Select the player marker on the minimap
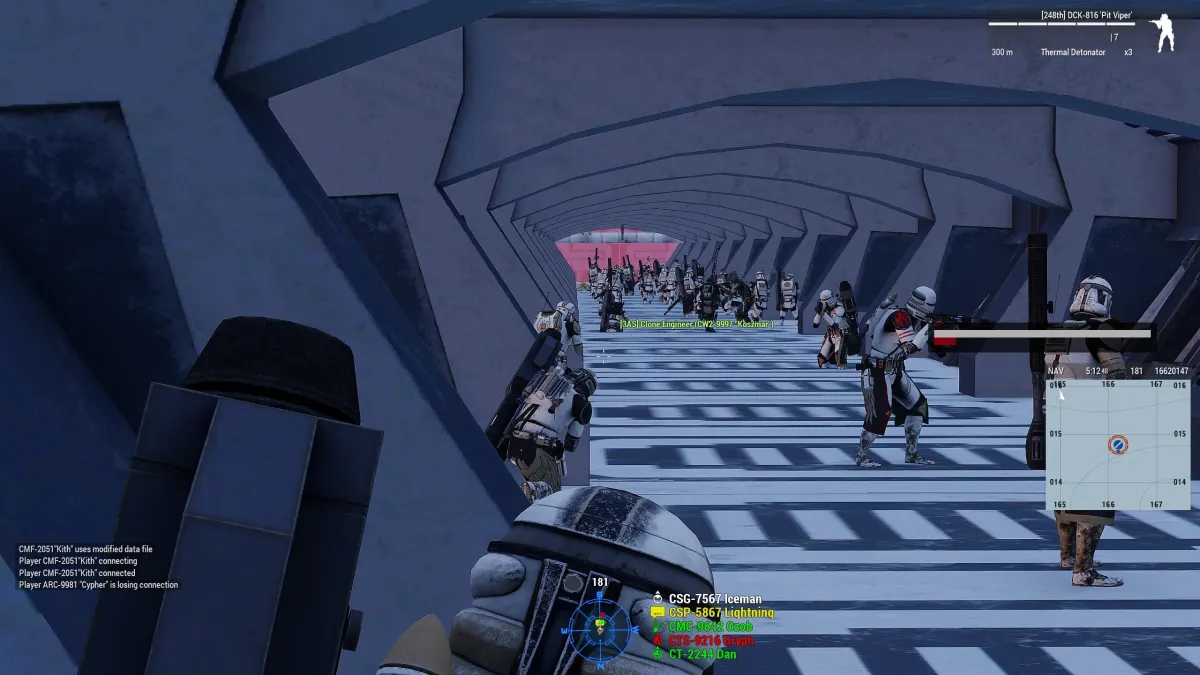The height and width of the screenshot is (675, 1200). pyautogui.click(x=1118, y=445)
